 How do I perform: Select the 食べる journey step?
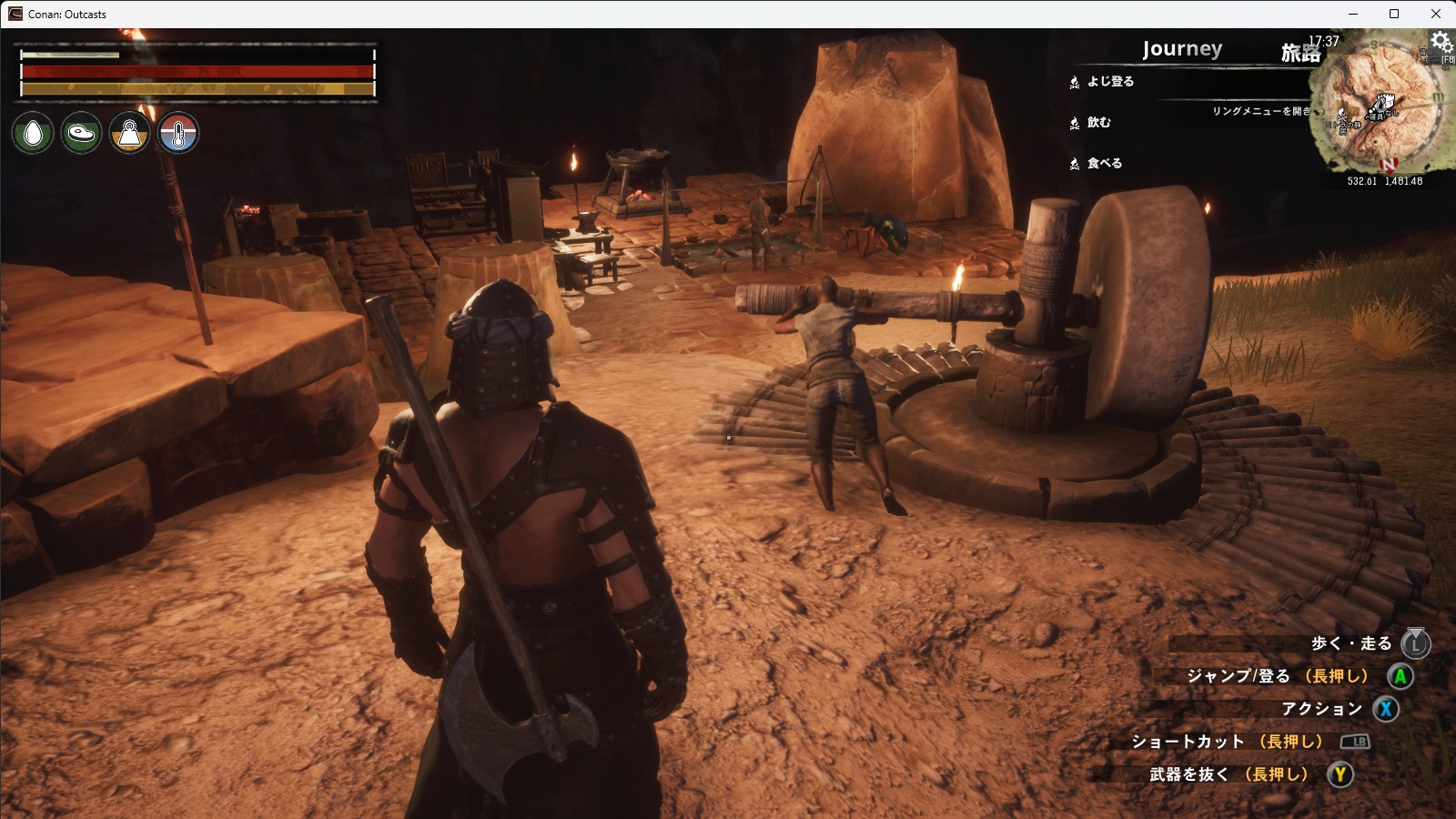(1104, 164)
